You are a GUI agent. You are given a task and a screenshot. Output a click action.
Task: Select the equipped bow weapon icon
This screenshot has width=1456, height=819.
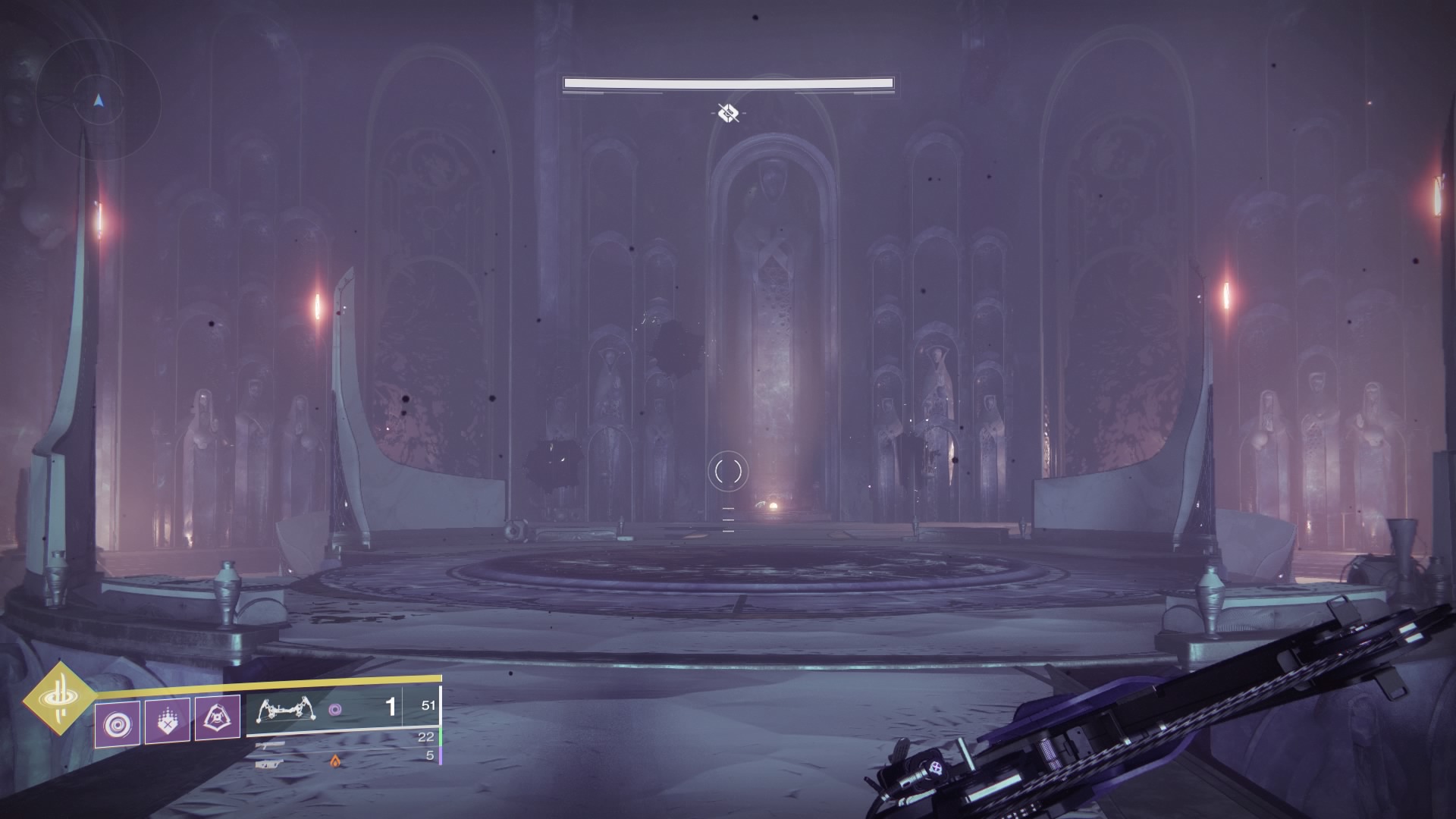pos(287,710)
